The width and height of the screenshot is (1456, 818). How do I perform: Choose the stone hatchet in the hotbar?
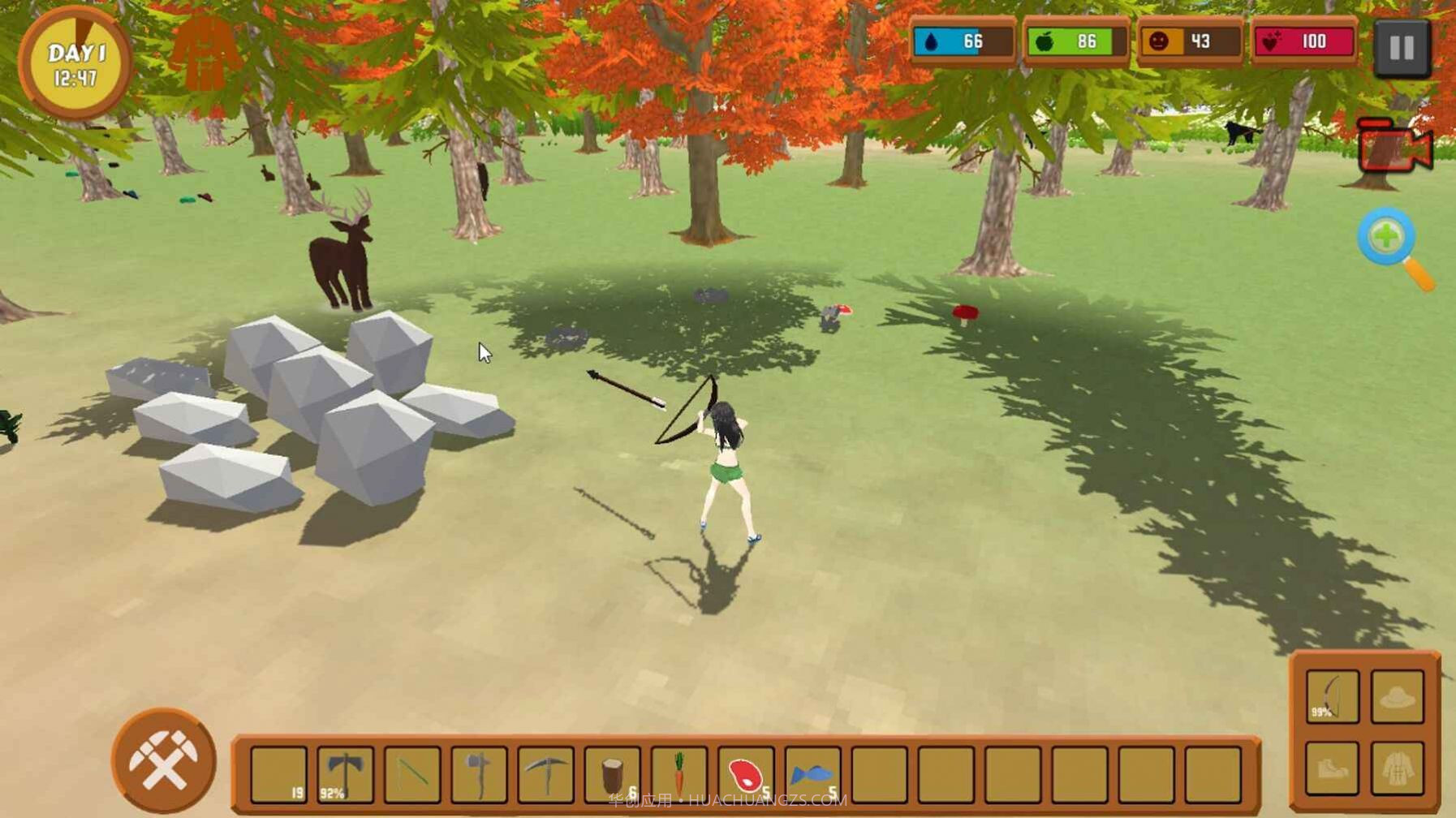[479, 773]
